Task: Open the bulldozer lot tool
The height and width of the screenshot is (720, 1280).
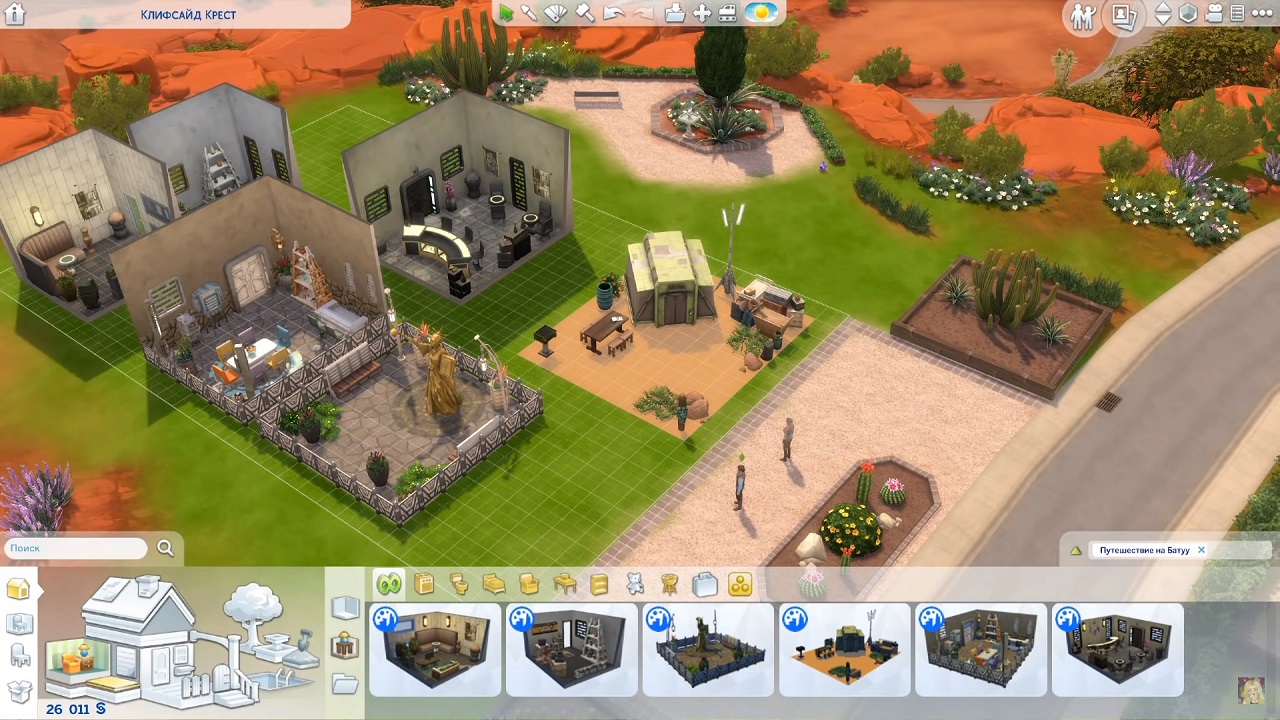Action: [x=728, y=13]
